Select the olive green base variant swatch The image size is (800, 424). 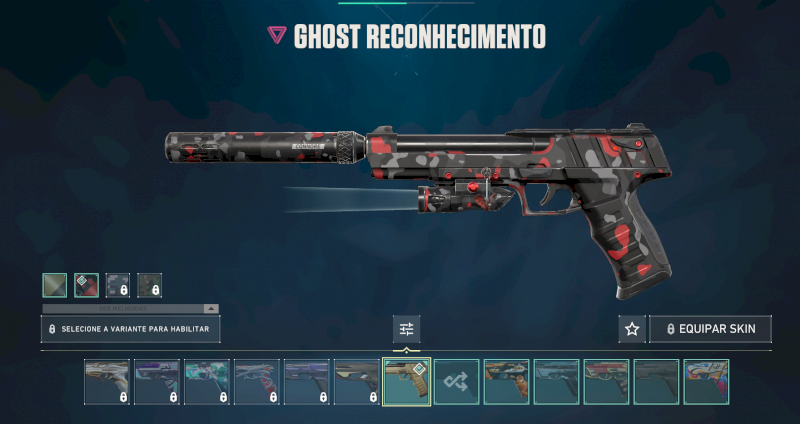(x=55, y=285)
